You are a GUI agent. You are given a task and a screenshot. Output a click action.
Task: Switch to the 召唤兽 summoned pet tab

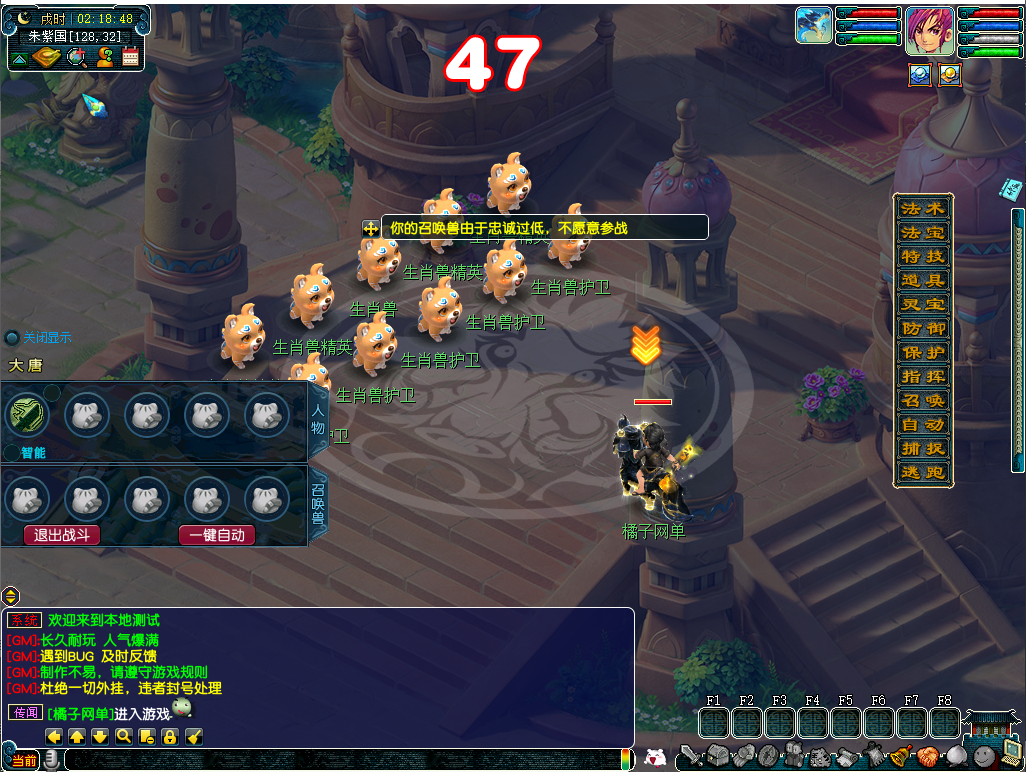pyautogui.click(x=319, y=505)
